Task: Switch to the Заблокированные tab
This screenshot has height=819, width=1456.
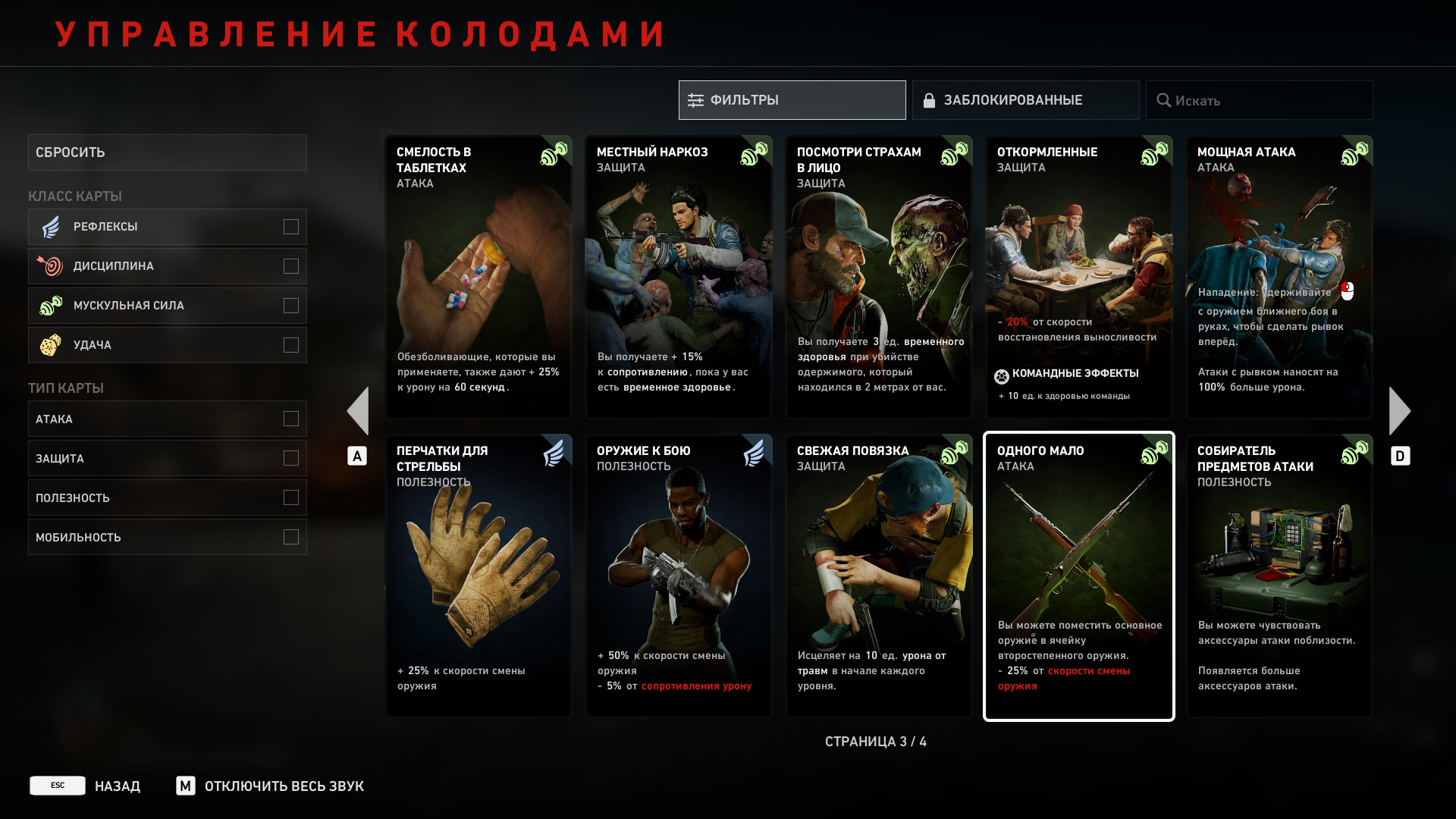Action: (x=1026, y=99)
